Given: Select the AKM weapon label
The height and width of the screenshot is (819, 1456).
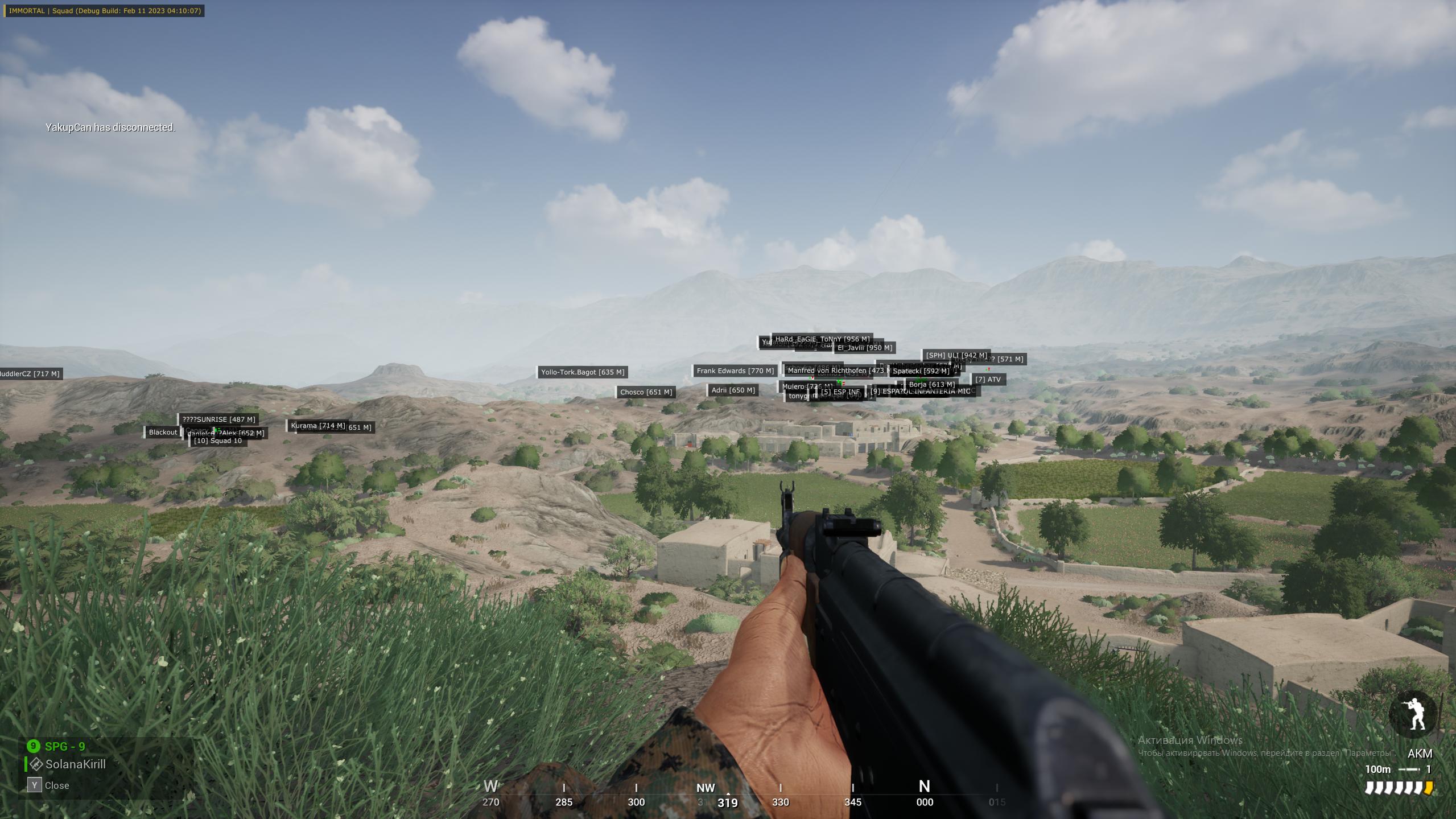Looking at the screenshot, I should click(1420, 754).
